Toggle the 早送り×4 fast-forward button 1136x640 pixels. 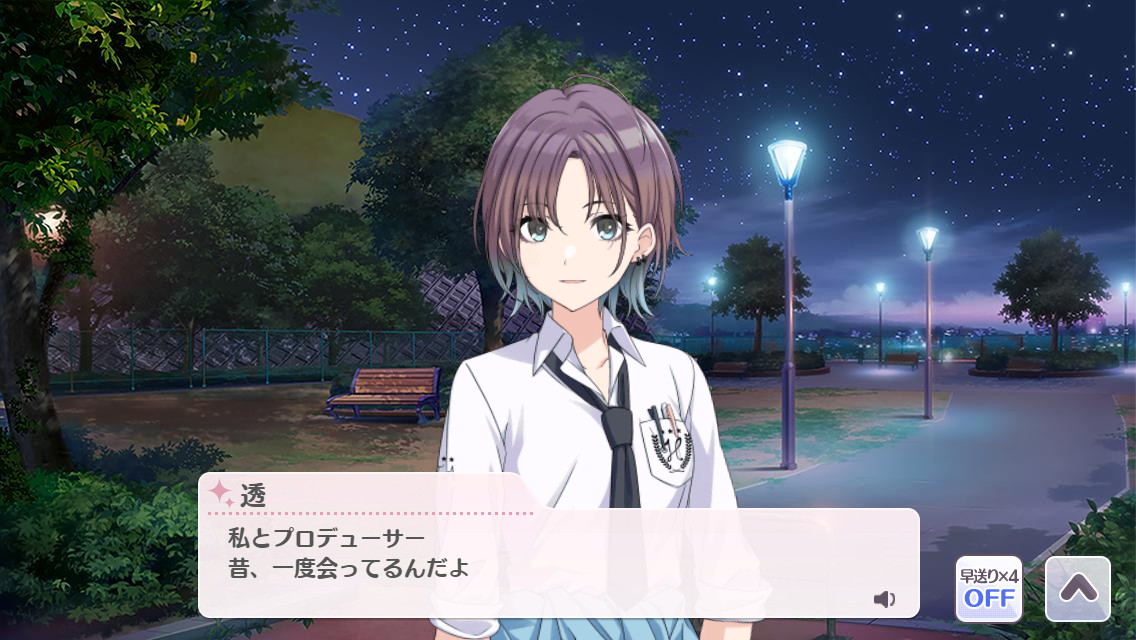tap(988, 589)
